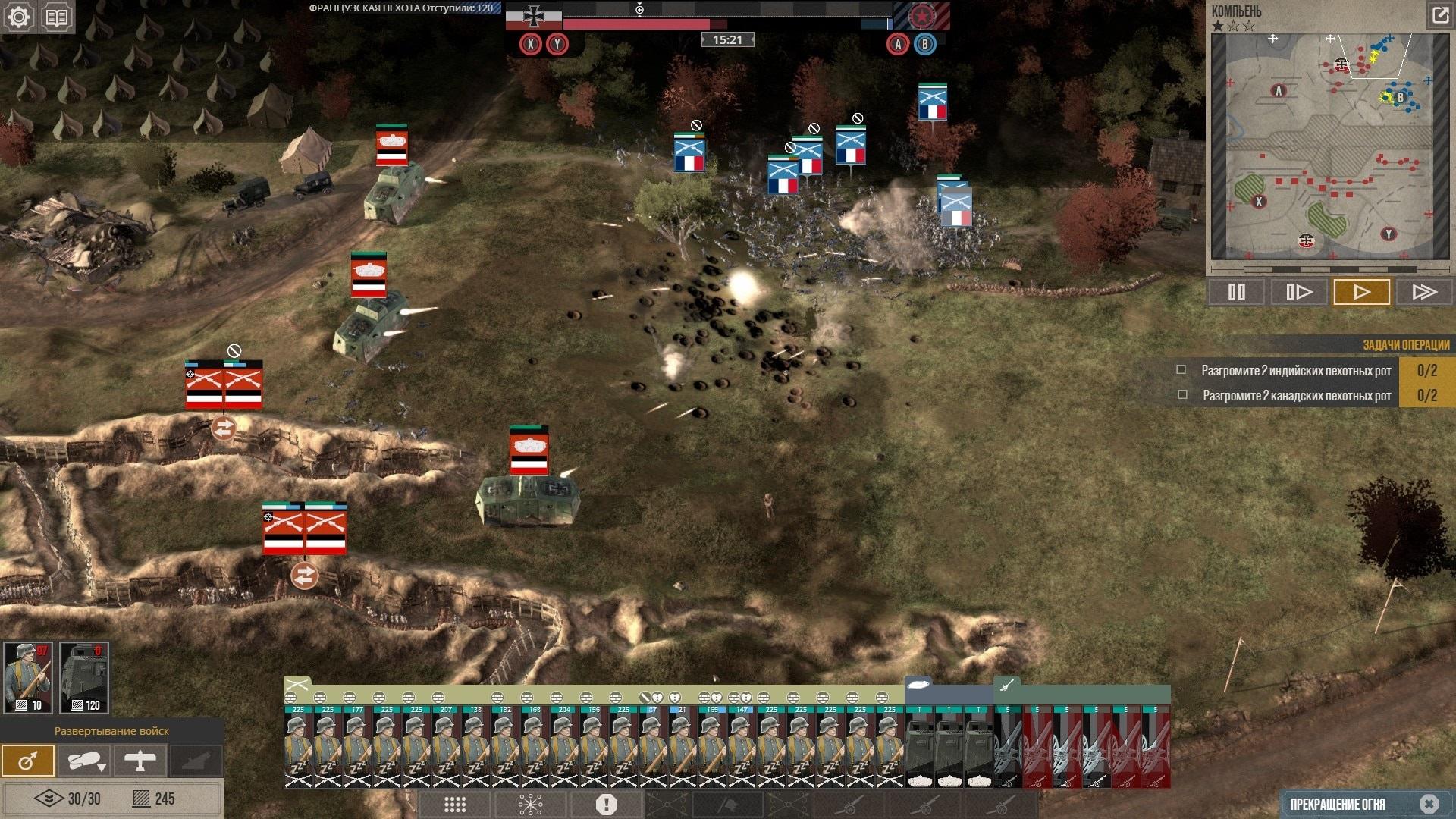
Task: Set normal play speed
Action: [x=1361, y=292]
